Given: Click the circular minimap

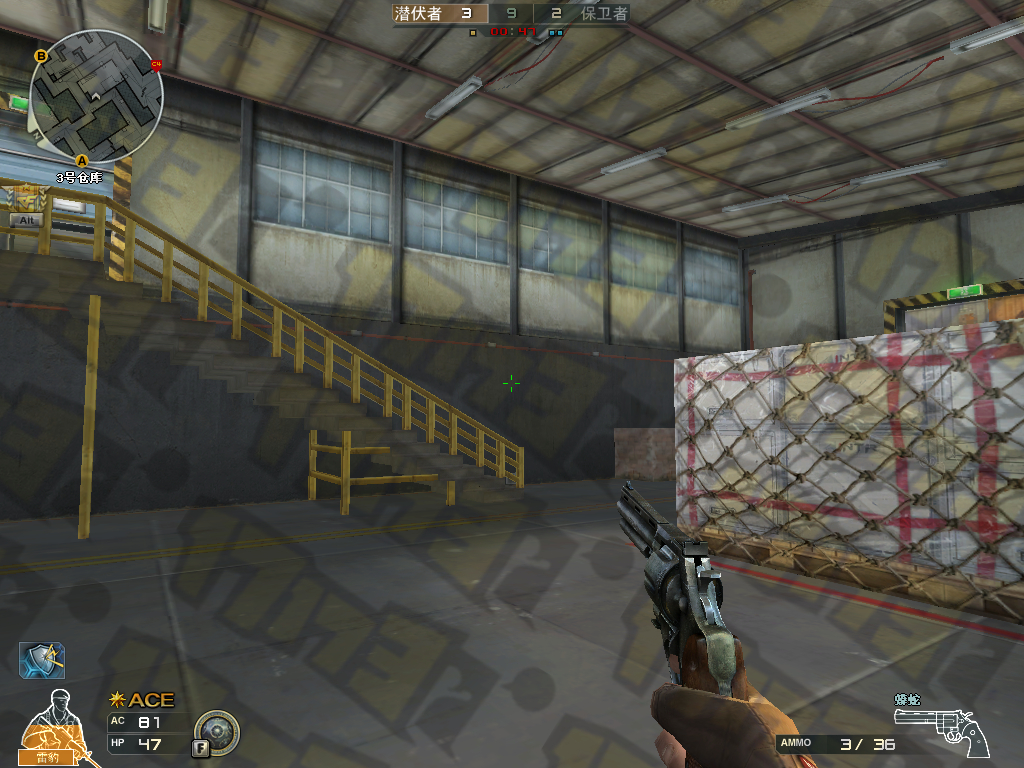Looking at the screenshot, I should (x=96, y=96).
